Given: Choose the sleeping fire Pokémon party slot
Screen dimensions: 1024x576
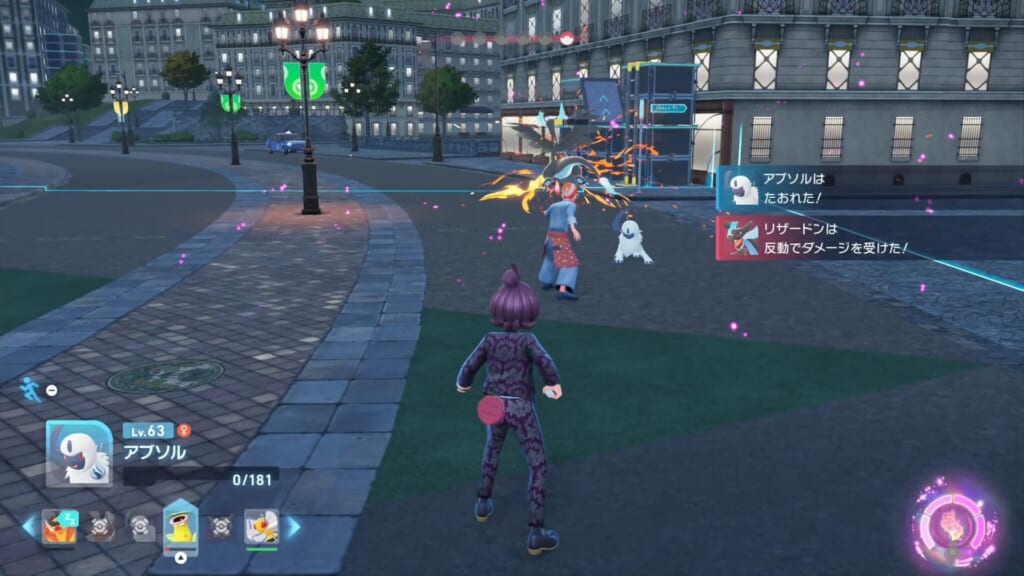Looking at the screenshot, I should (x=59, y=526).
